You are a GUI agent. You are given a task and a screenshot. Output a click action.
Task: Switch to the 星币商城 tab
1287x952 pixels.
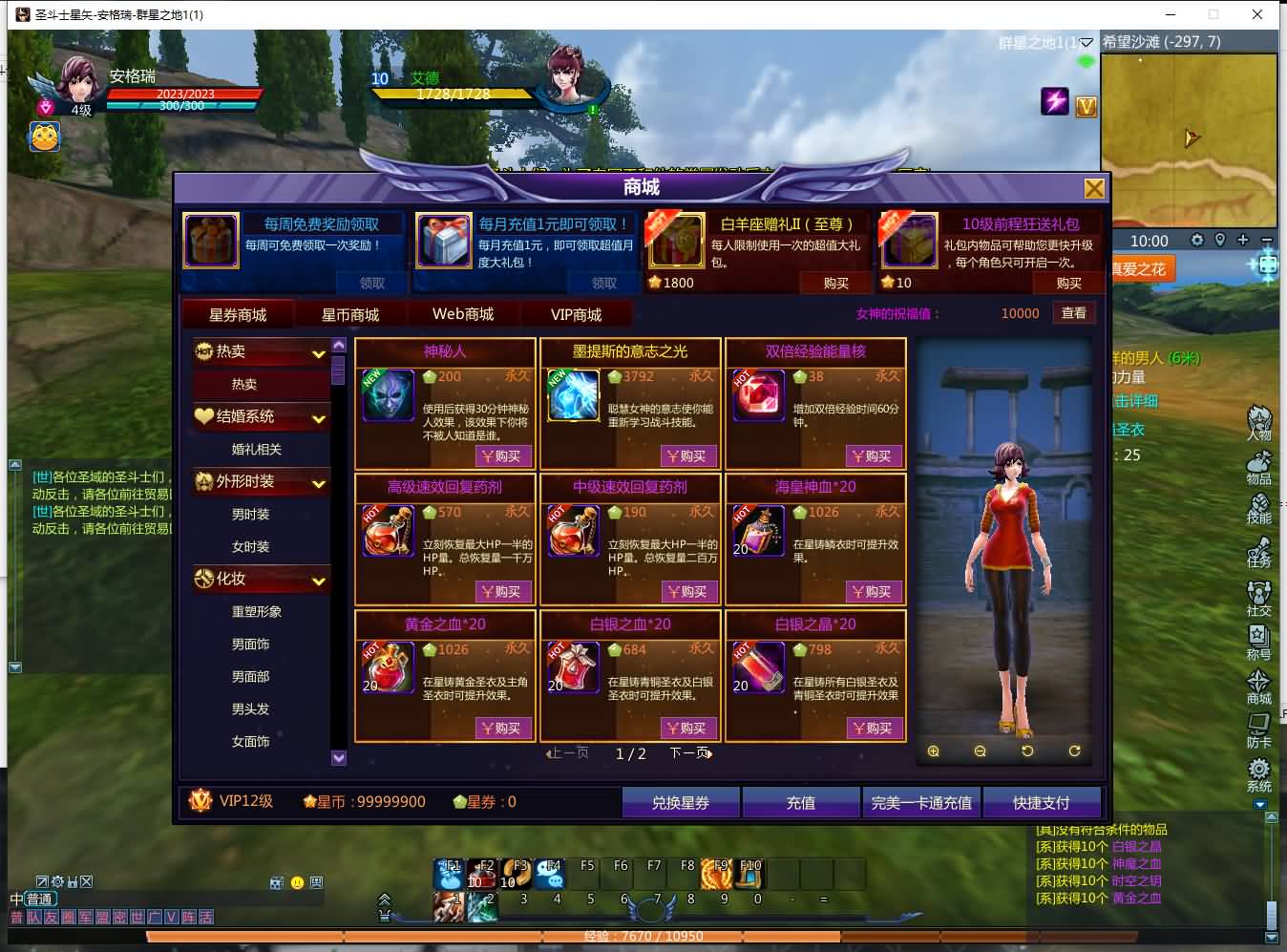click(x=349, y=314)
